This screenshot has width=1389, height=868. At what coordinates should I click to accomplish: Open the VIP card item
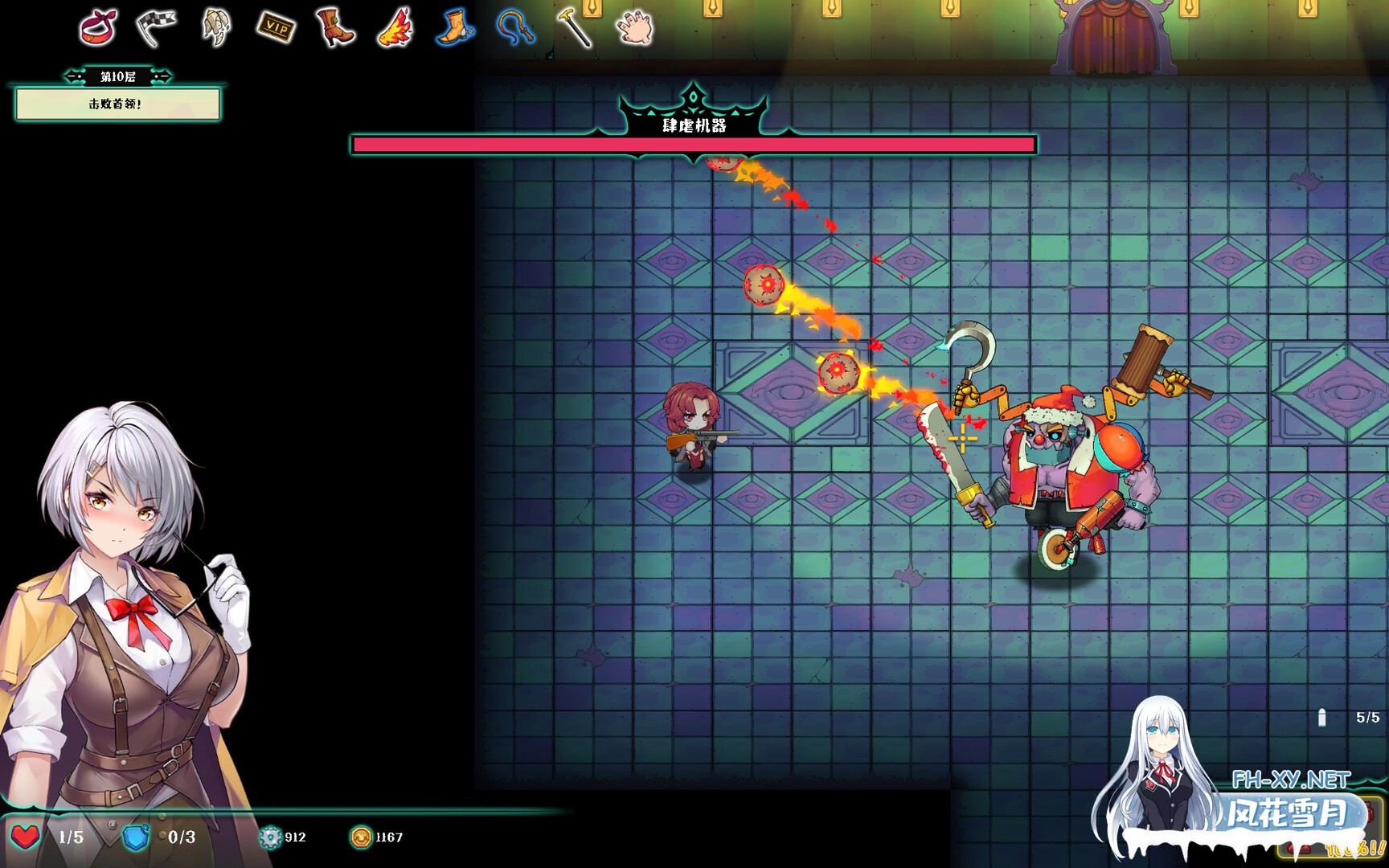[x=276, y=27]
